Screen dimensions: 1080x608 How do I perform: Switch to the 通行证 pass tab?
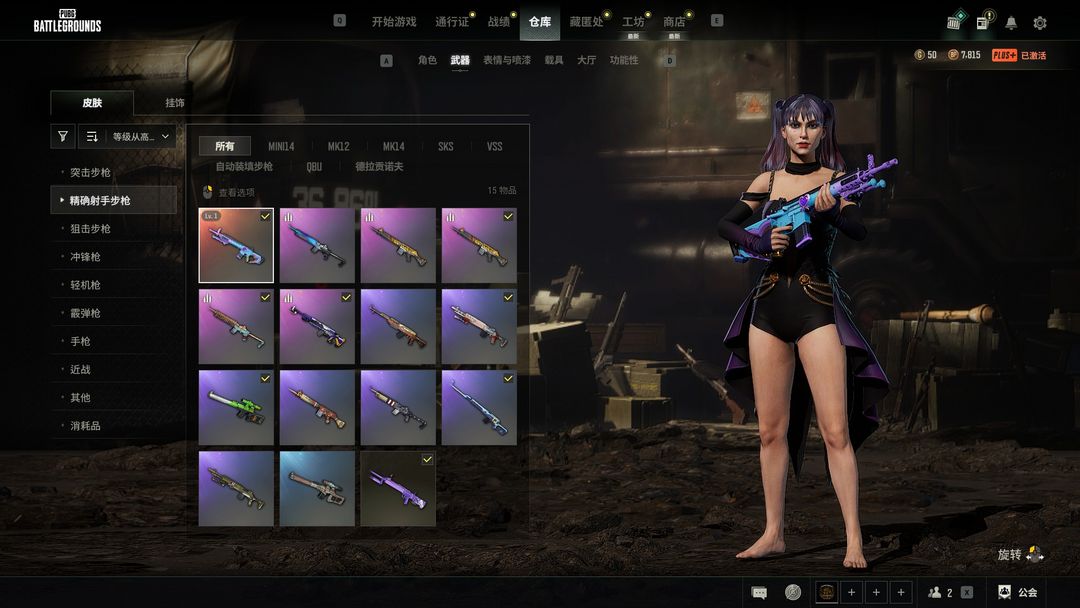click(452, 22)
